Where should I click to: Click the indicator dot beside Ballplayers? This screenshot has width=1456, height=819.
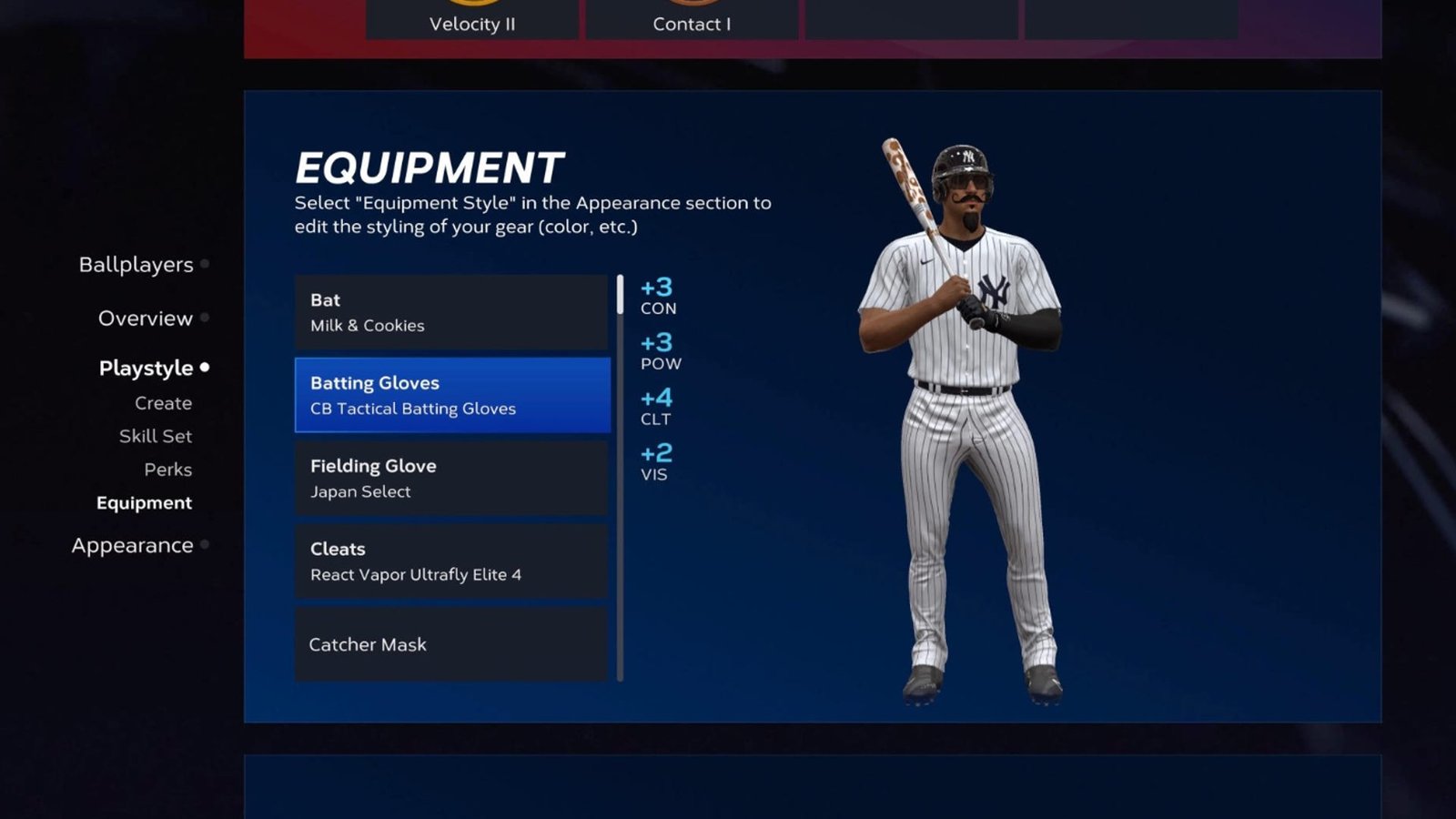pos(206,264)
